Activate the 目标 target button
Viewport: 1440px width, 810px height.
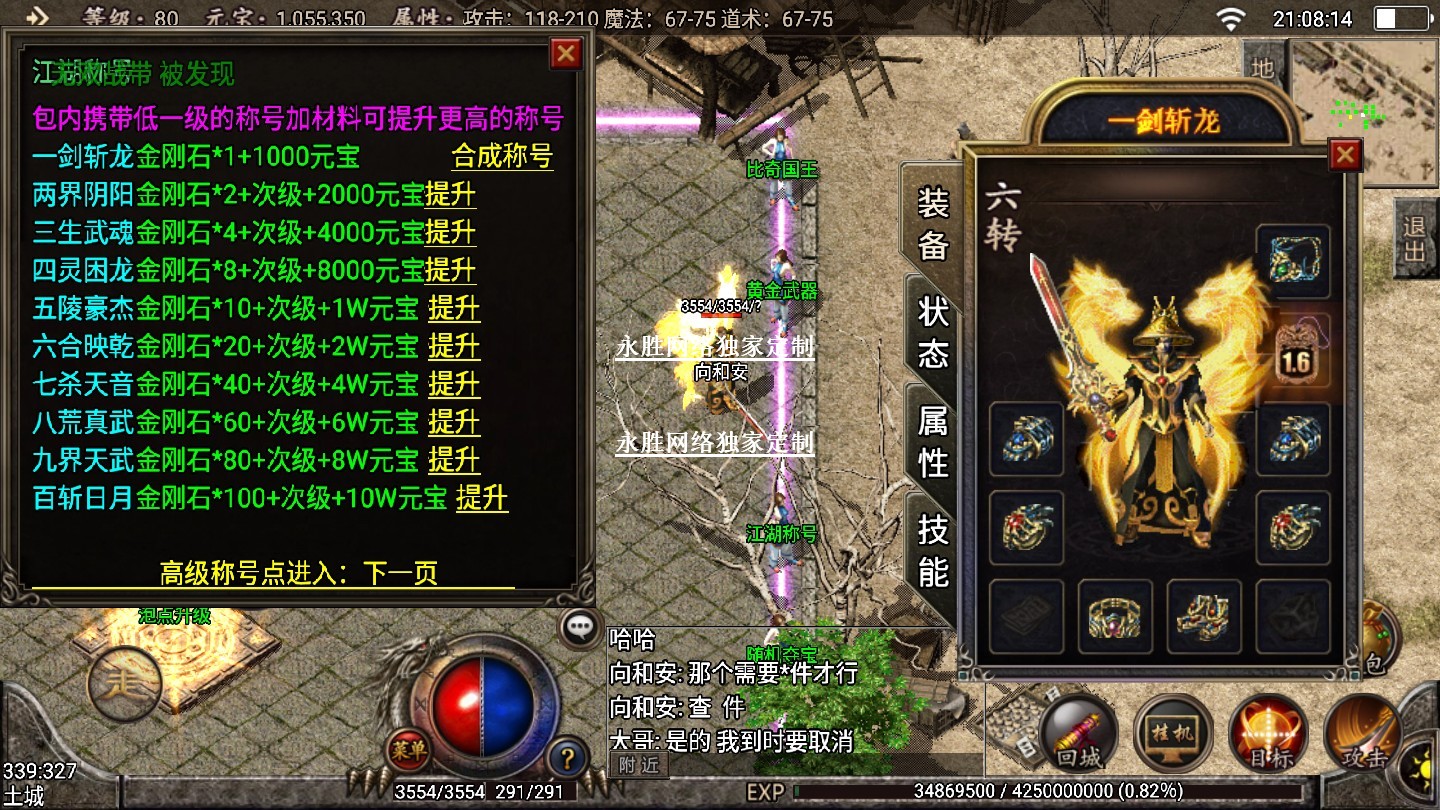coord(1267,735)
